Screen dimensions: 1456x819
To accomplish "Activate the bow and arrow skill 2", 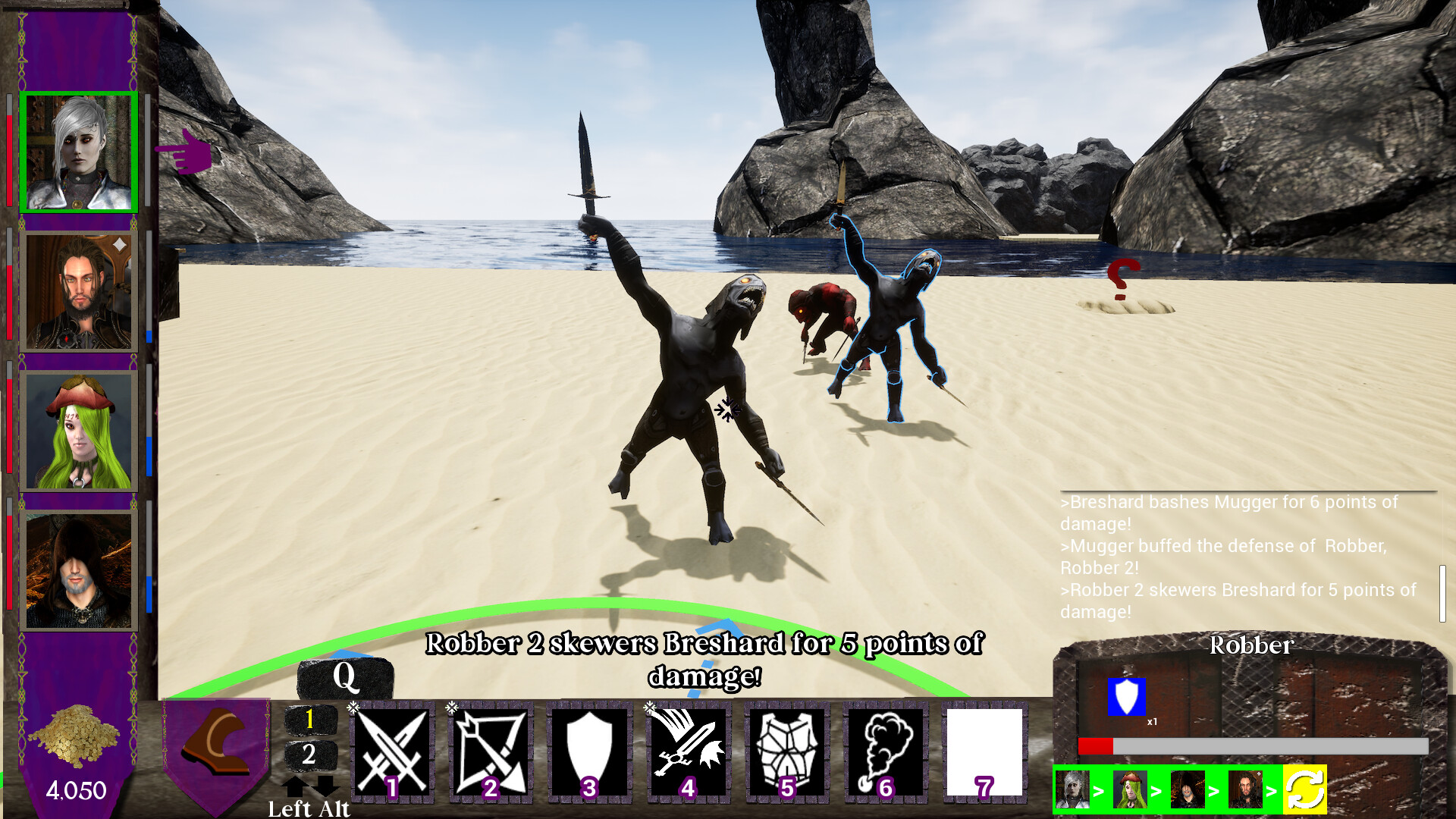I will pos(490,751).
